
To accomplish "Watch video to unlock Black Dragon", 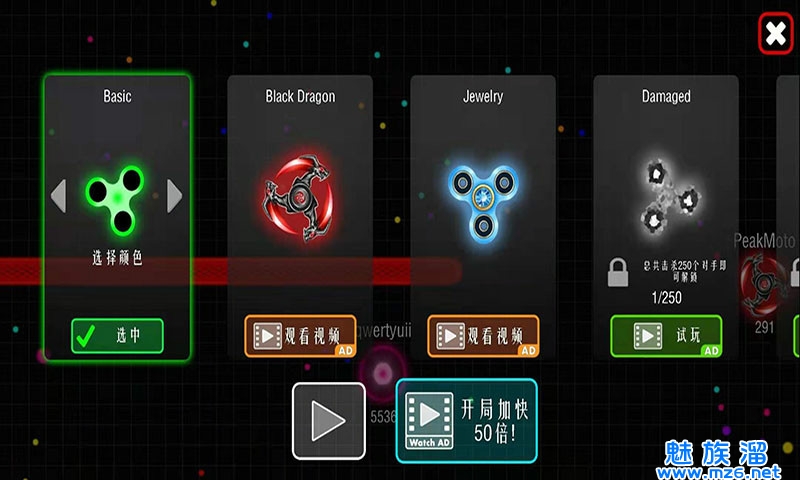I will point(300,336).
